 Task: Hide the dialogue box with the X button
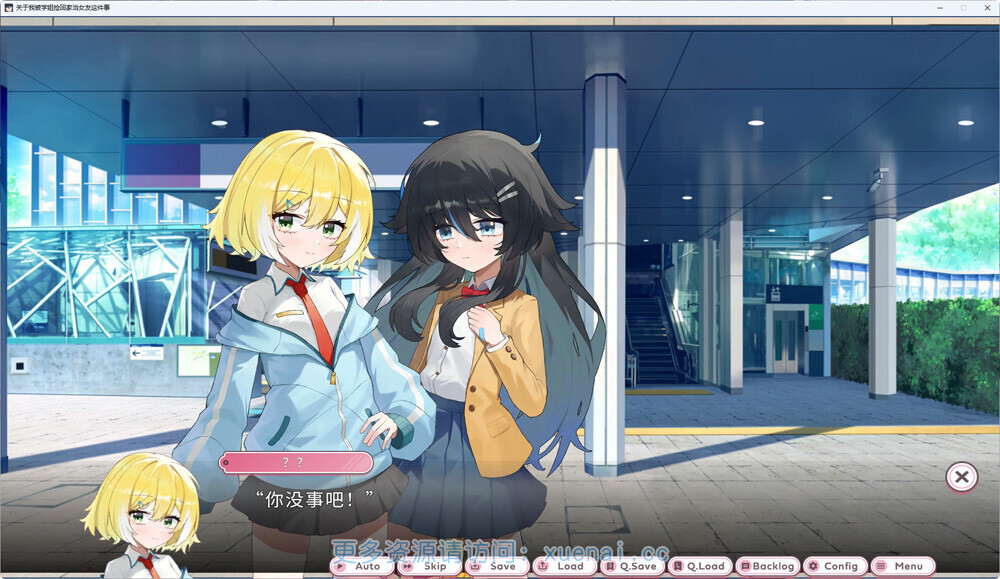point(961,477)
